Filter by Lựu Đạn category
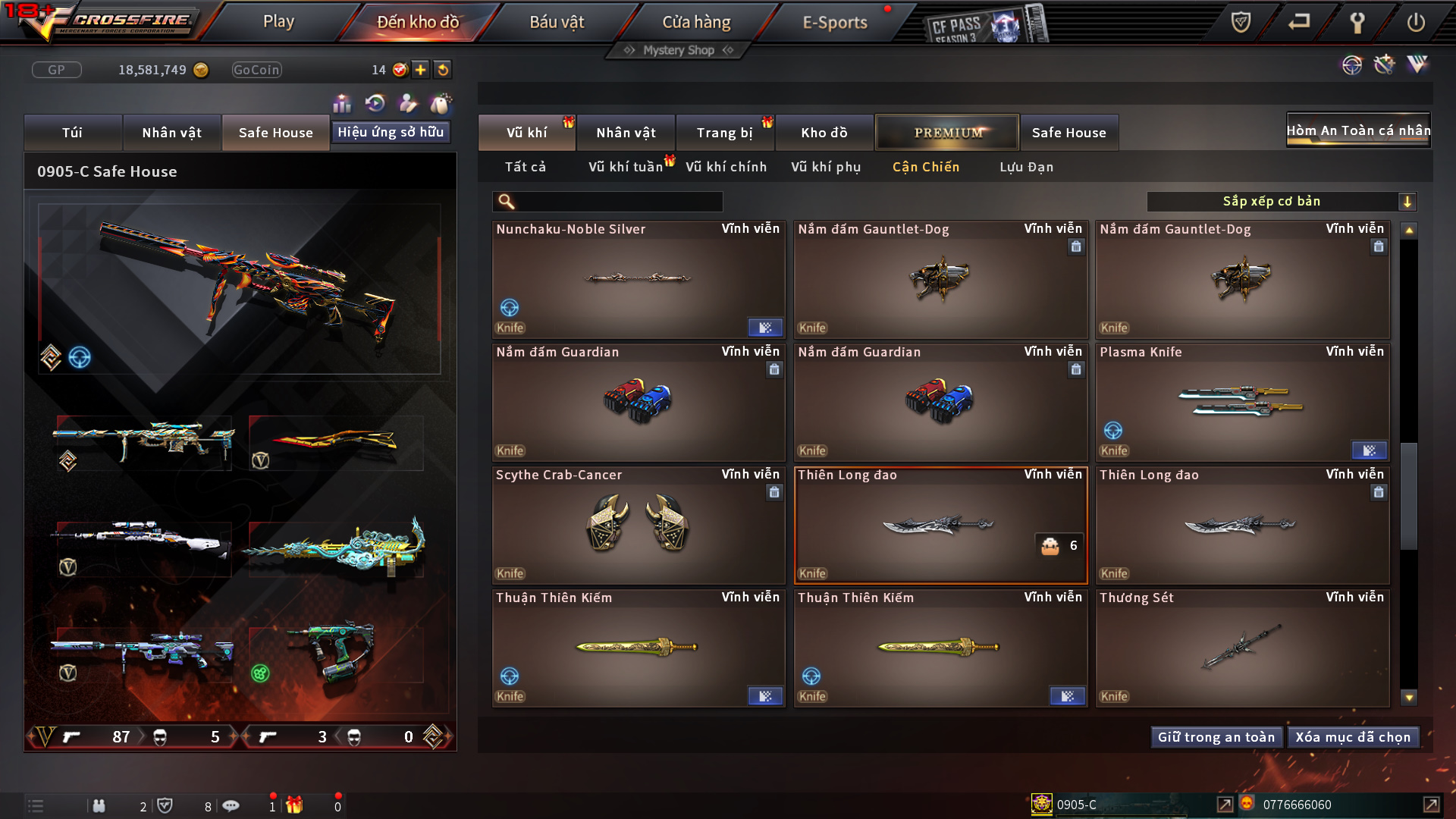Image resolution: width=1456 pixels, height=819 pixels. point(1026,167)
